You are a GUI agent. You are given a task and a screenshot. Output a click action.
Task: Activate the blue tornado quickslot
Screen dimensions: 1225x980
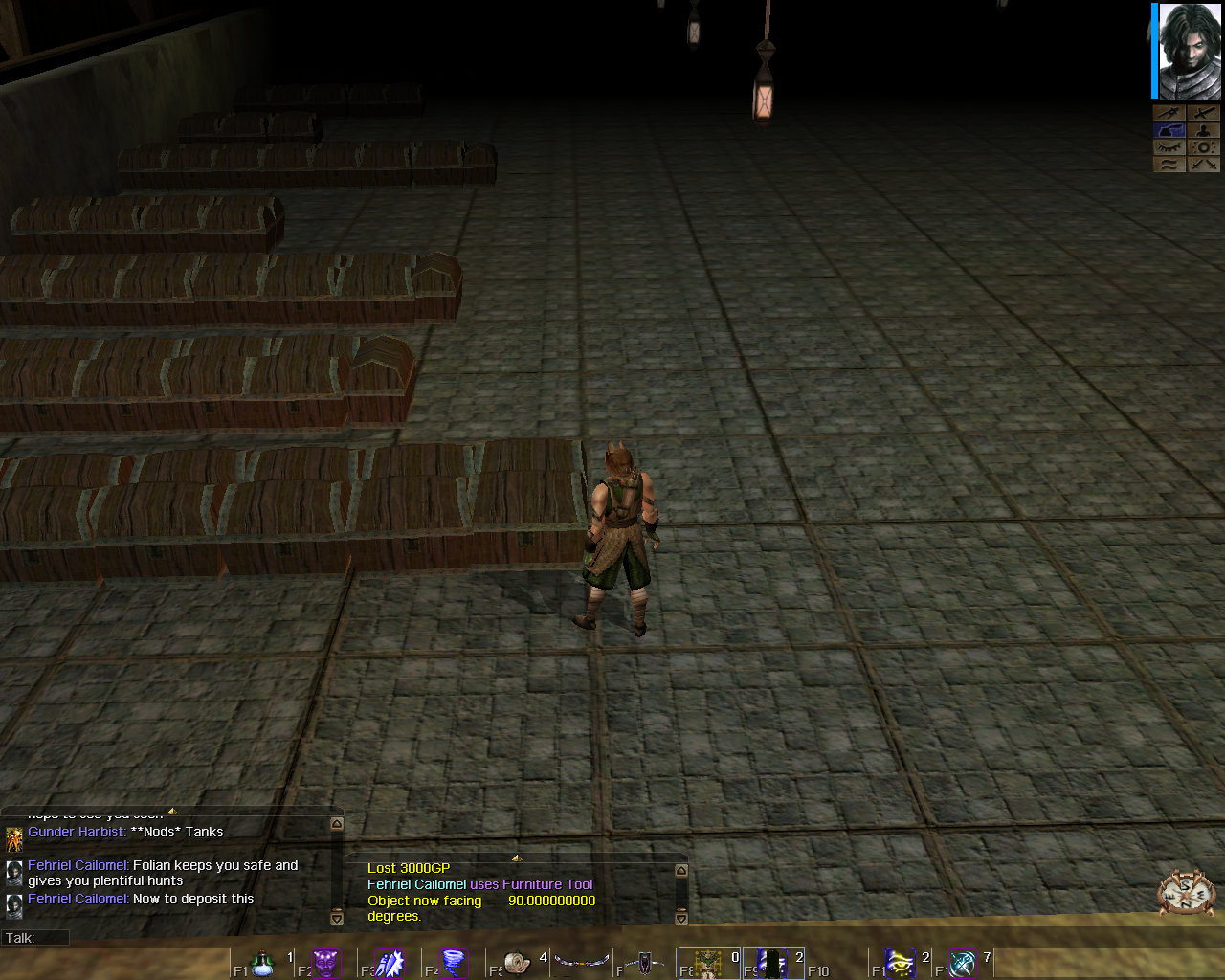454,964
